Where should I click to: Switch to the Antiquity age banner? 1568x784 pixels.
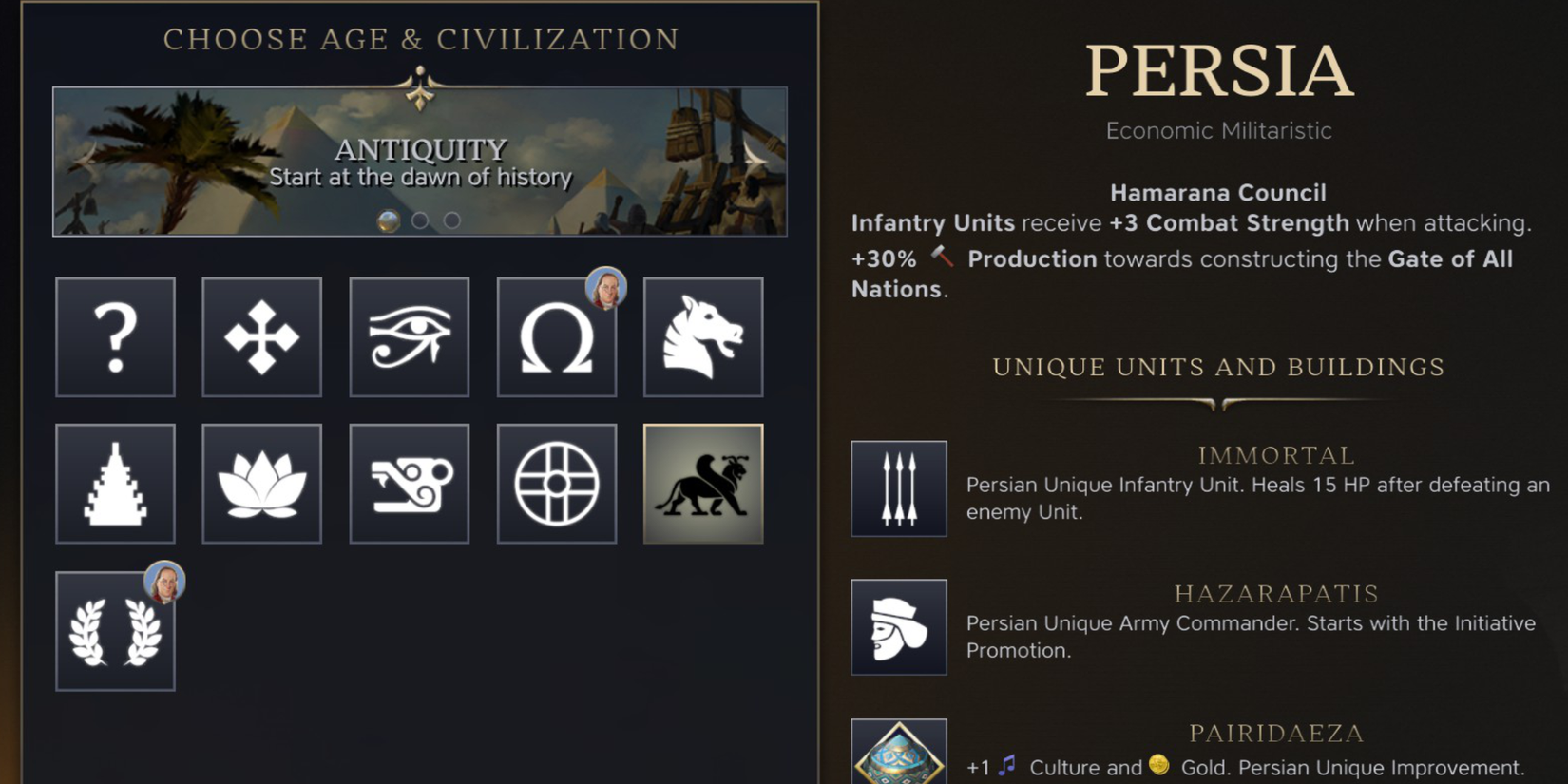point(421,162)
